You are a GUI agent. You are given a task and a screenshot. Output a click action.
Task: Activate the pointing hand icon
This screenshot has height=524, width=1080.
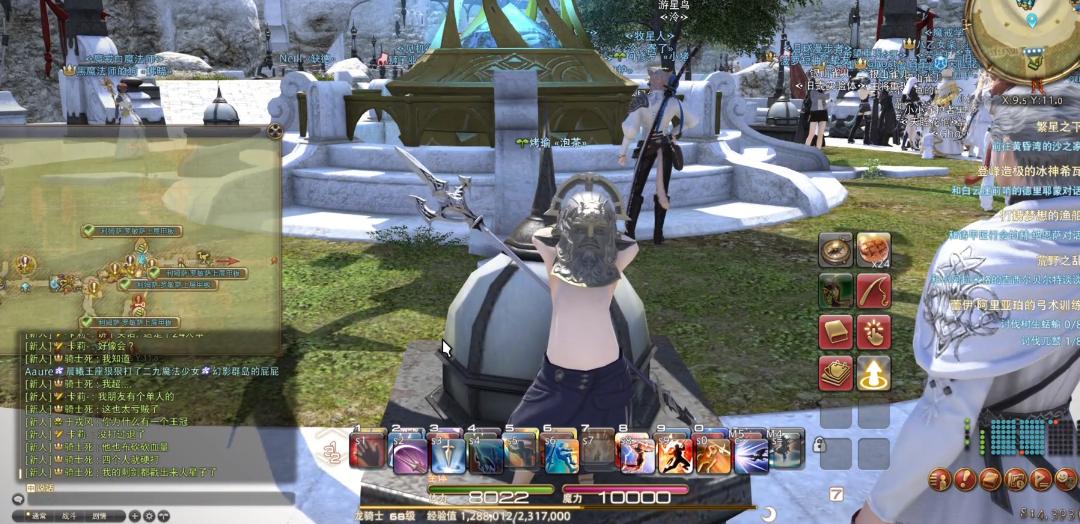pyautogui.click(x=873, y=332)
